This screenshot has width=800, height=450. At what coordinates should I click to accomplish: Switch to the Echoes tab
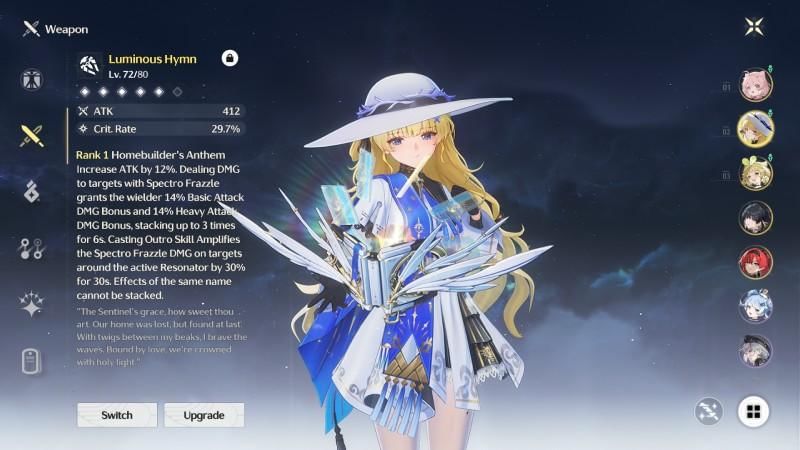point(31,191)
